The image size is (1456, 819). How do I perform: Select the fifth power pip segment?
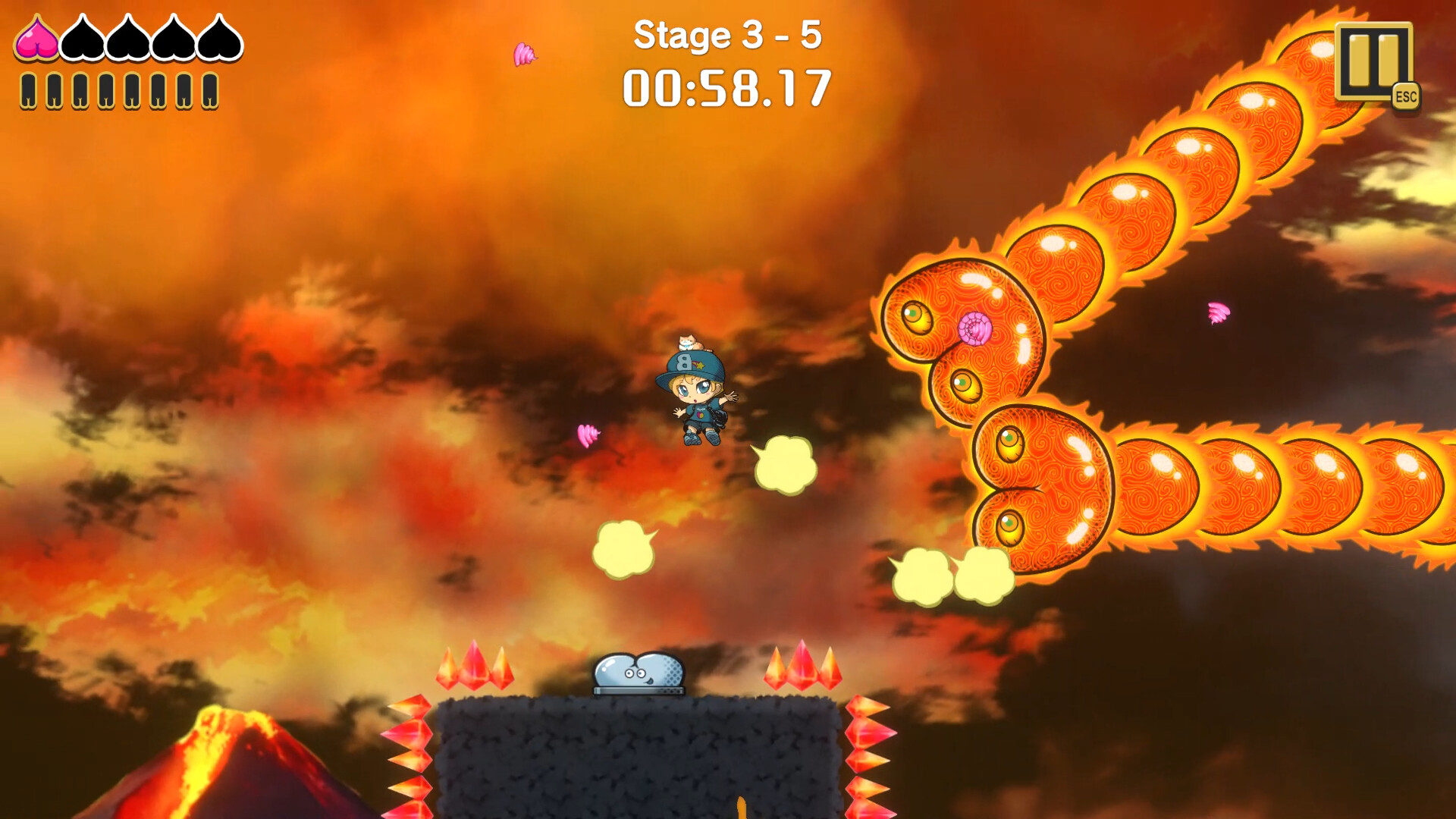(131, 91)
